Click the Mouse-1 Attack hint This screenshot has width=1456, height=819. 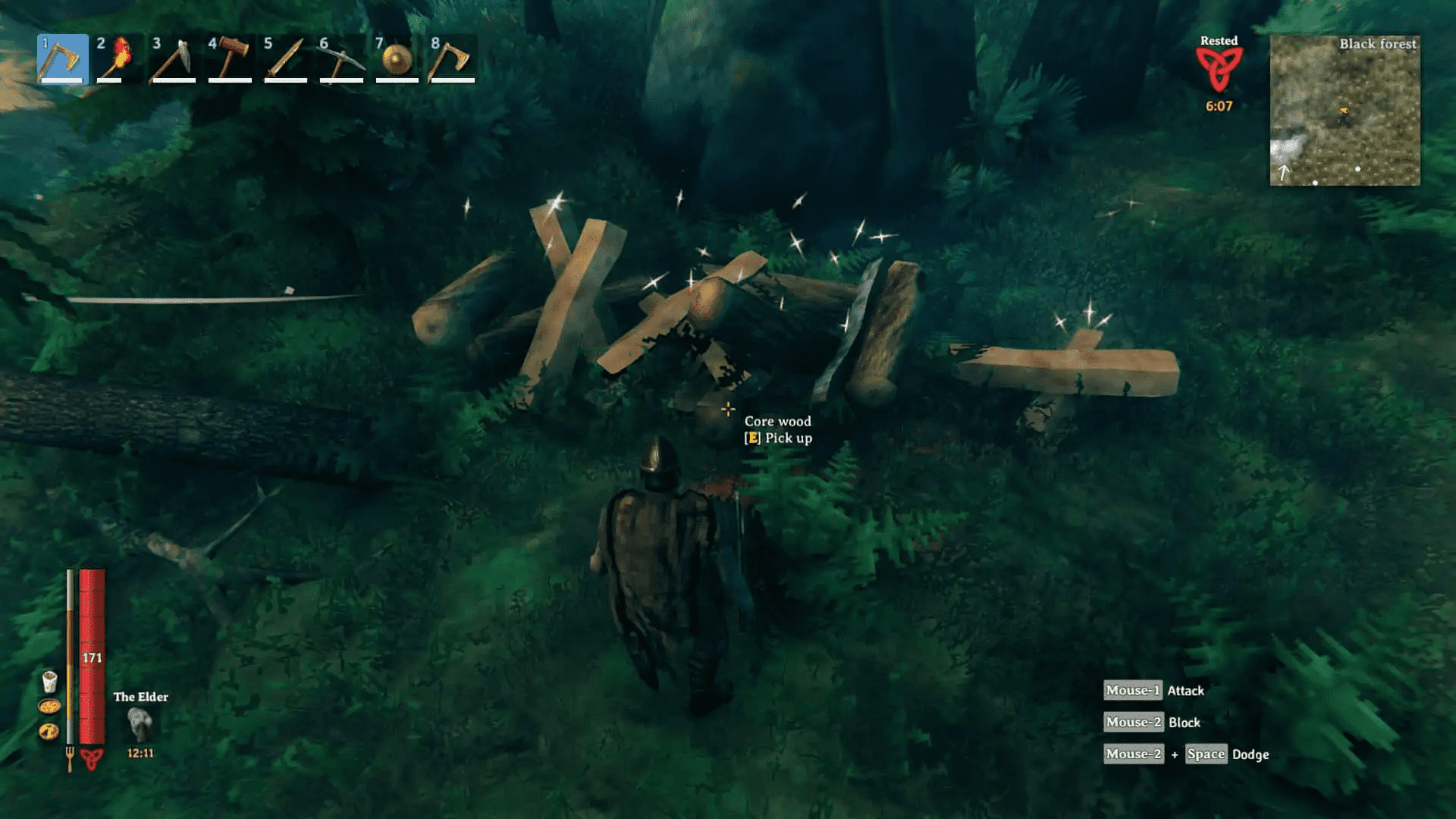point(1153,690)
